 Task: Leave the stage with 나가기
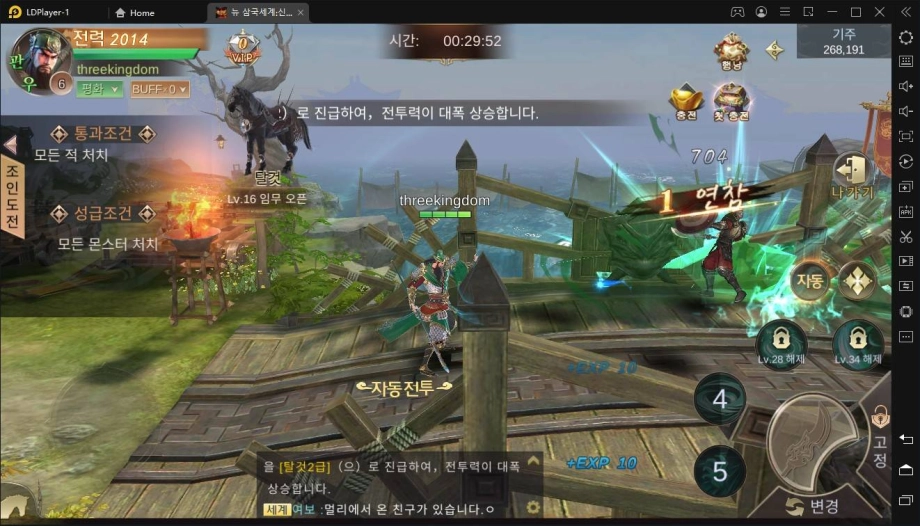(x=852, y=177)
